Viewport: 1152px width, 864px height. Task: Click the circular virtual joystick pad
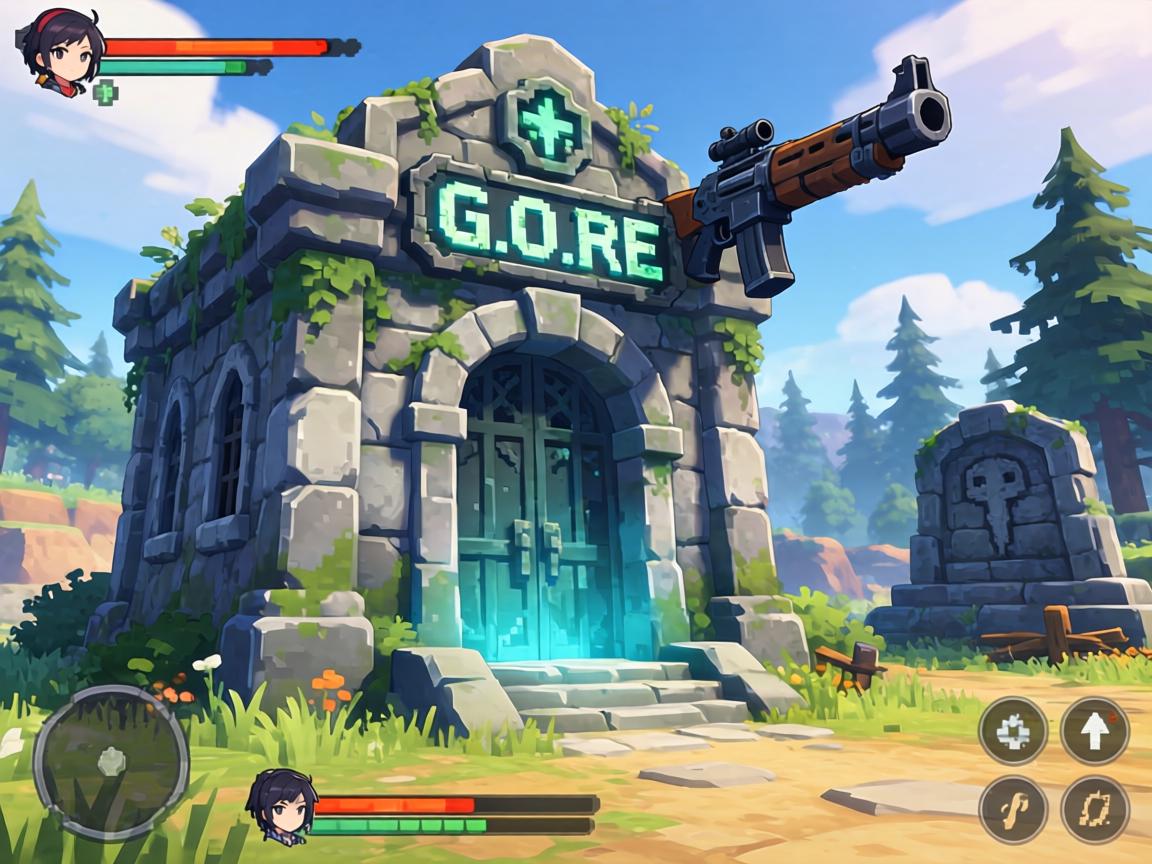point(110,763)
